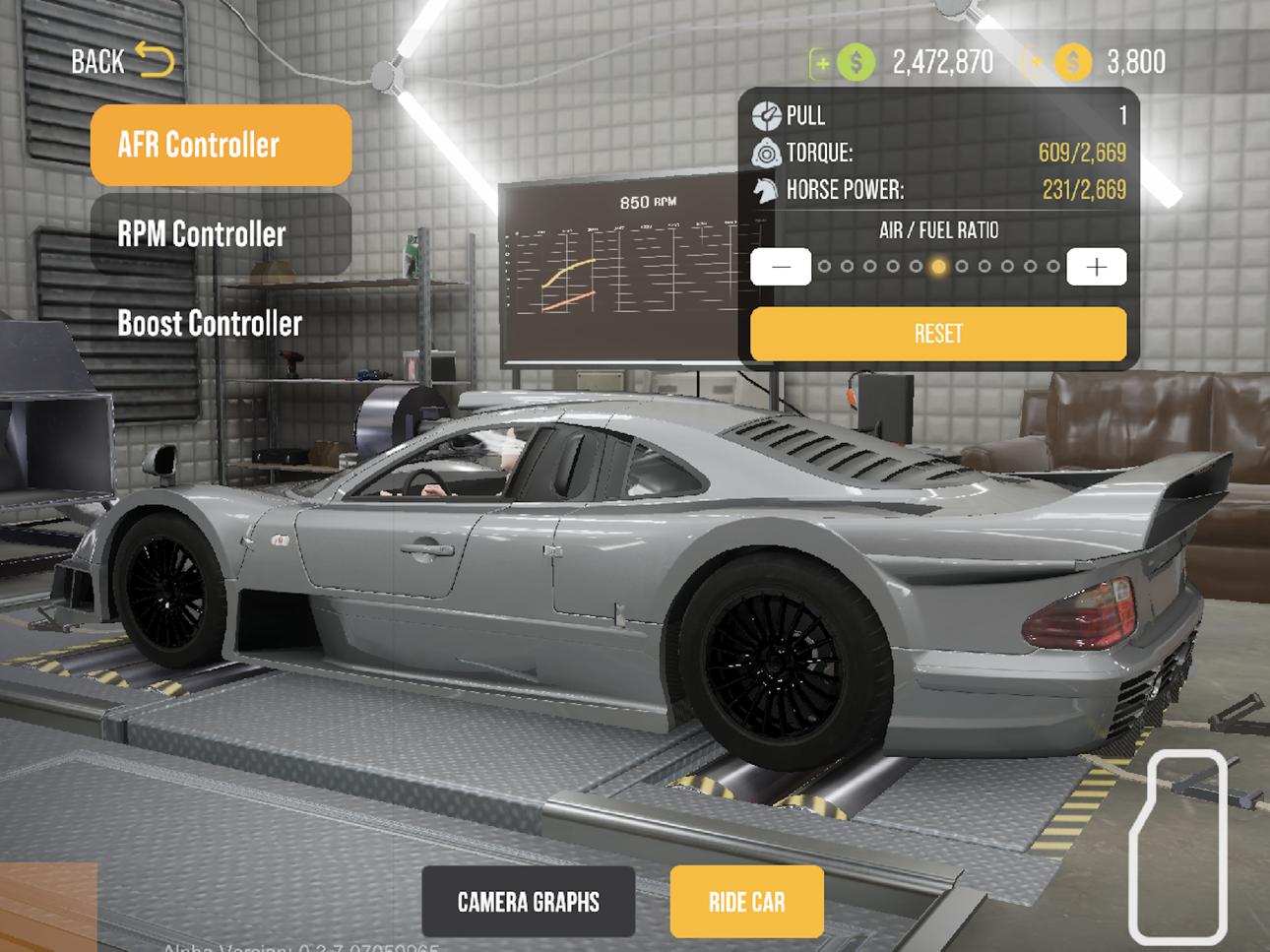1270x952 pixels.
Task: Reset the air/fuel ratio tuning
Action: [x=938, y=334]
